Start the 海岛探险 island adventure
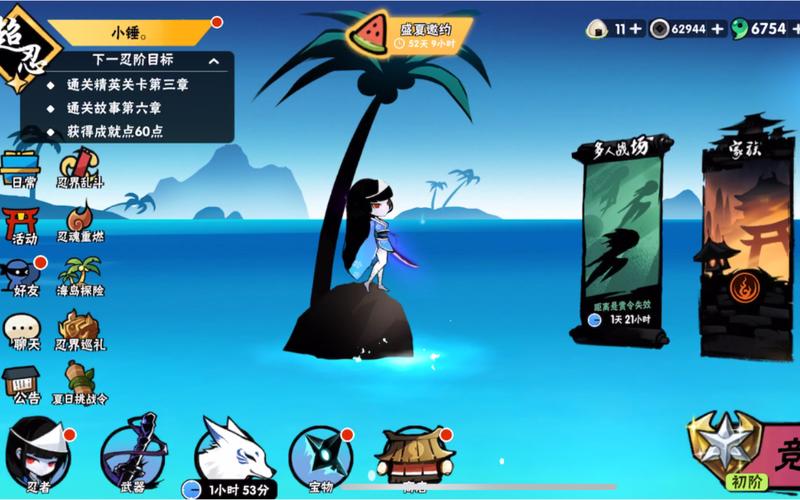The width and height of the screenshot is (800, 500). (x=80, y=277)
